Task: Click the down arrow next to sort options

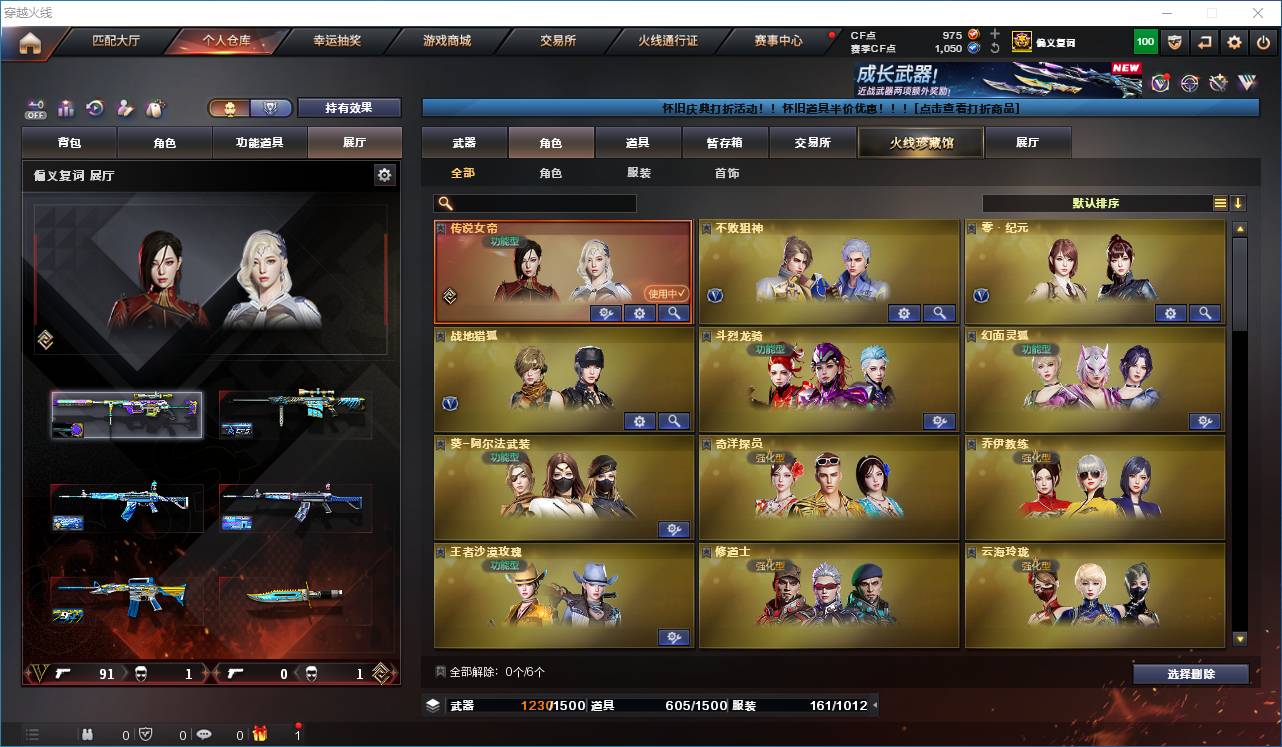Action: tap(1237, 203)
